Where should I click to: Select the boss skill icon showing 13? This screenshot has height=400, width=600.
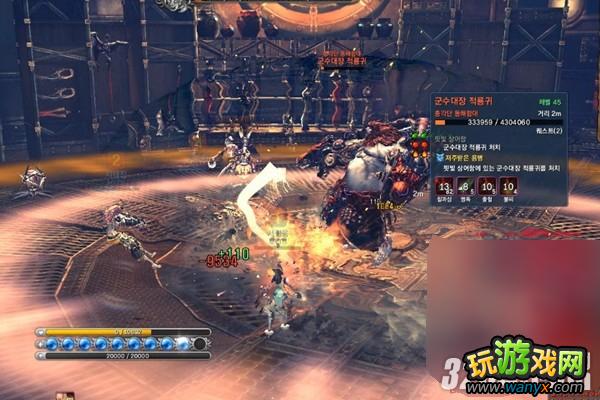pyautogui.click(x=444, y=185)
